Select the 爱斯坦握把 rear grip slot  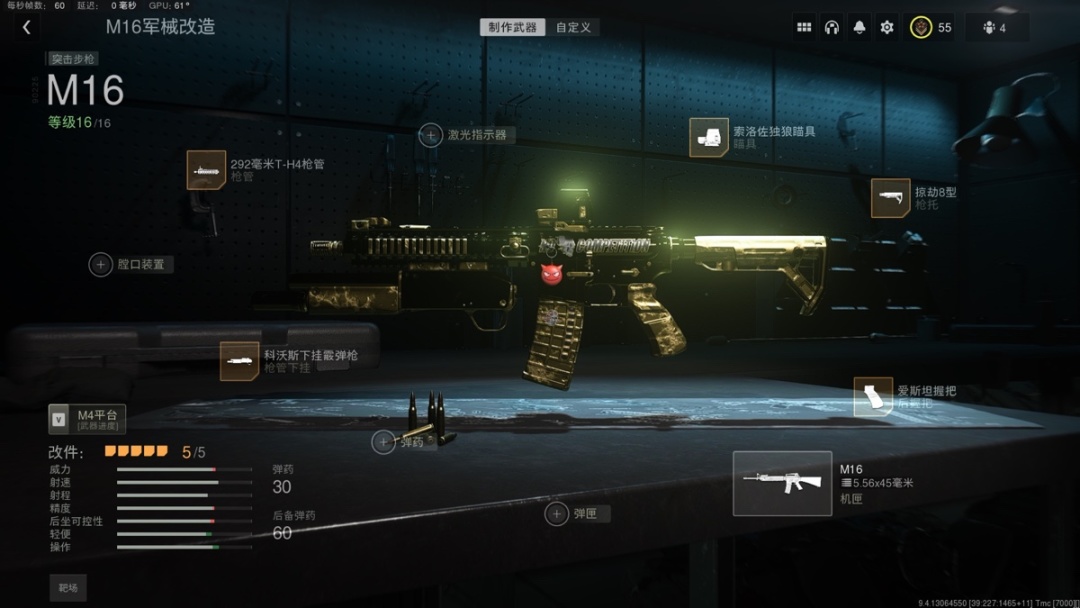coord(873,397)
